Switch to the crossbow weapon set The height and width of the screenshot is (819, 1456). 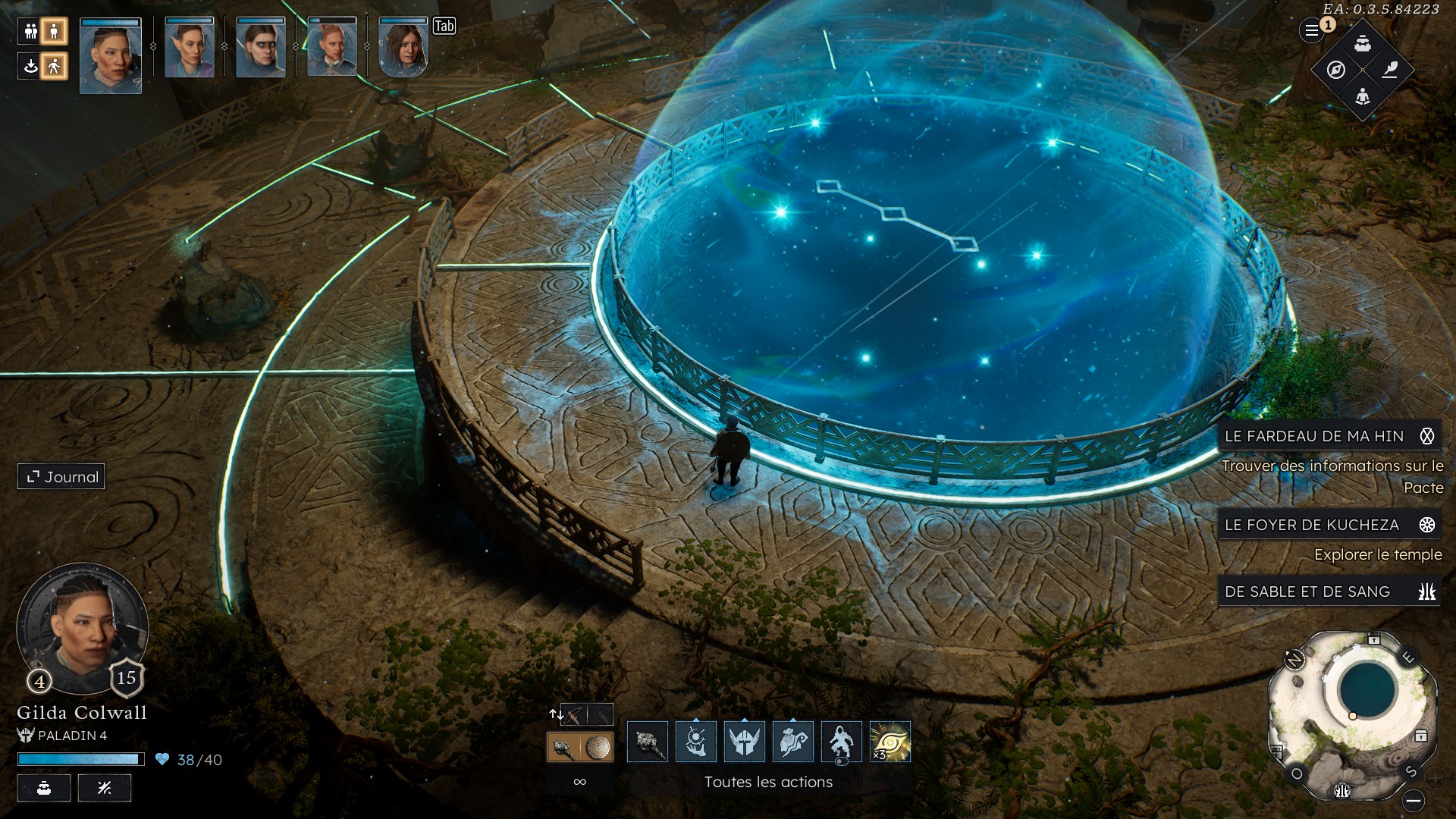pos(573,714)
